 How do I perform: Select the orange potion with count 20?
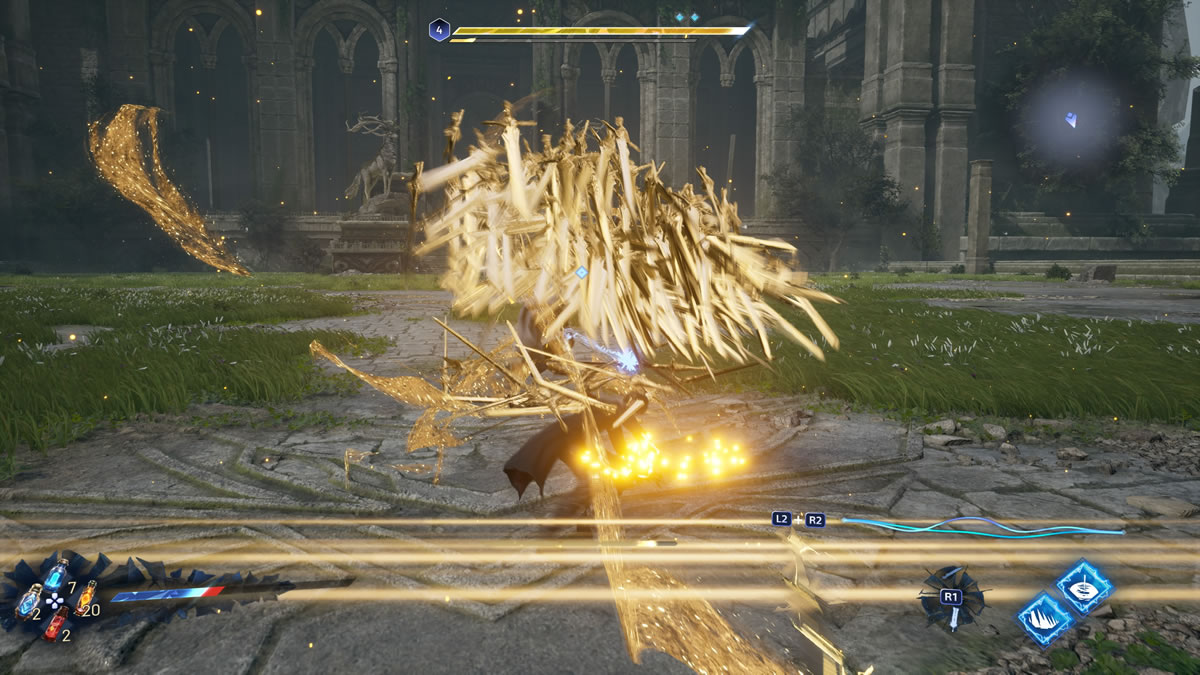(x=84, y=598)
